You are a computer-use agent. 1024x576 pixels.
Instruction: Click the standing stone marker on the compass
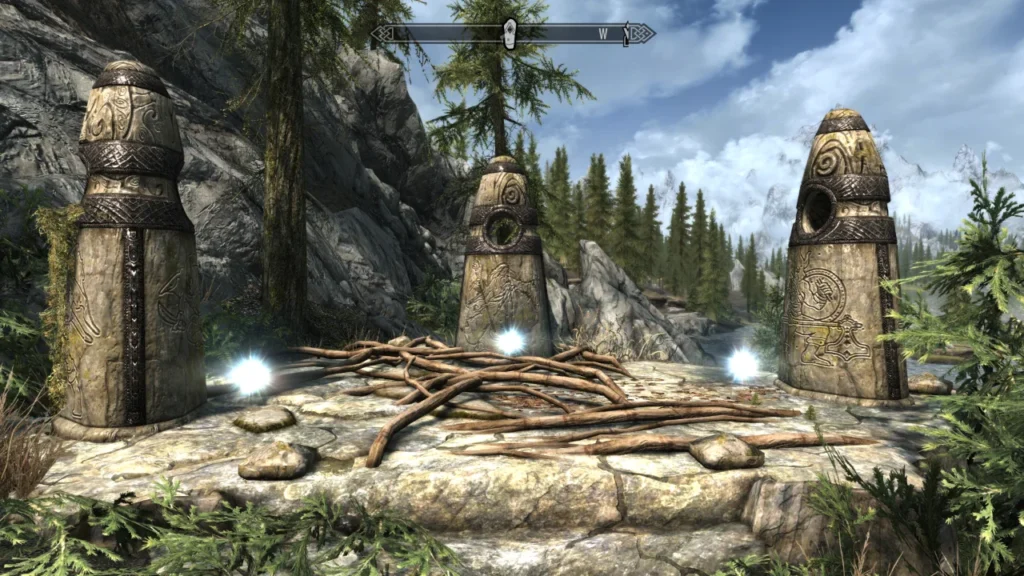click(x=509, y=33)
